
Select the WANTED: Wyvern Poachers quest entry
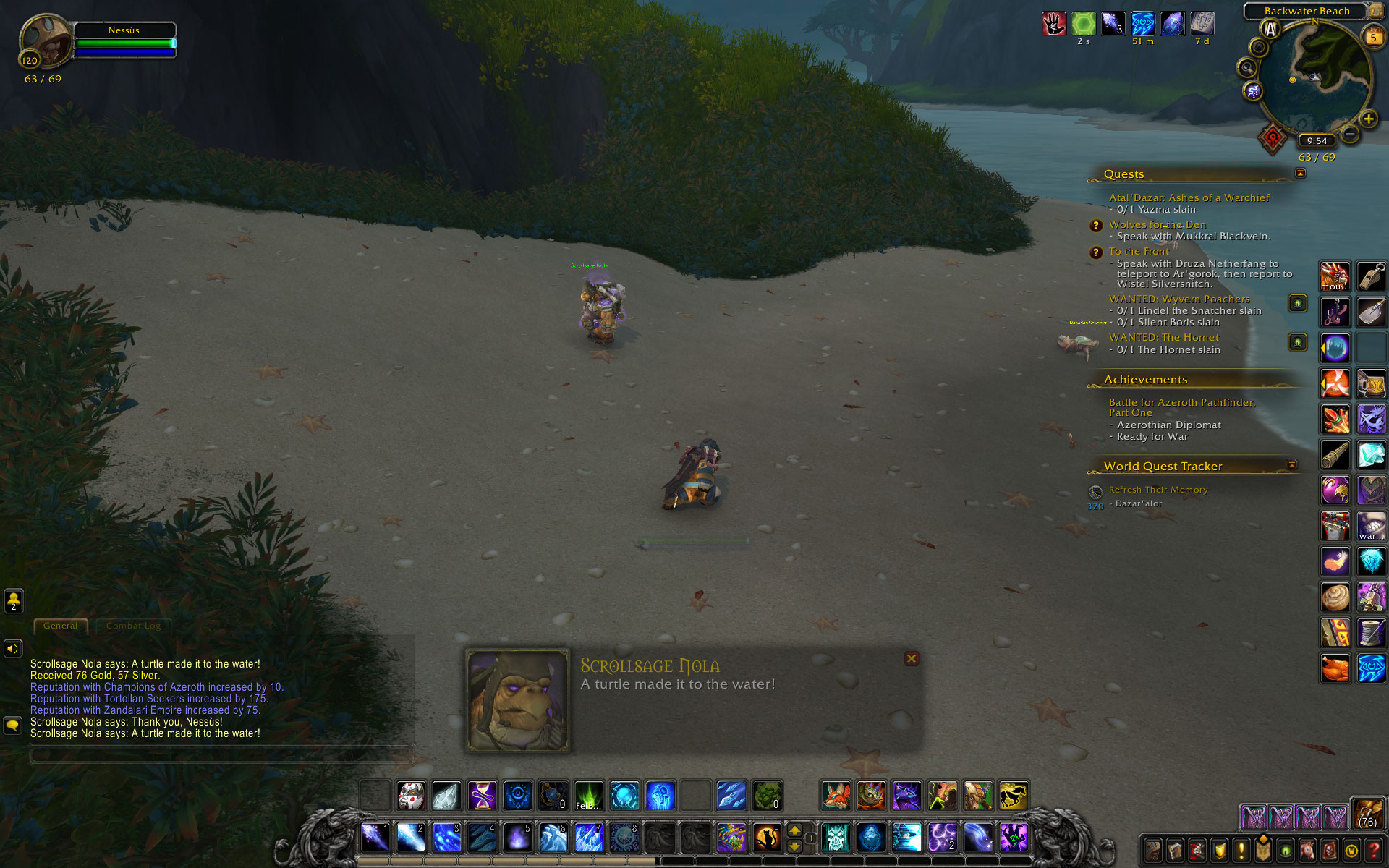click(1178, 299)
